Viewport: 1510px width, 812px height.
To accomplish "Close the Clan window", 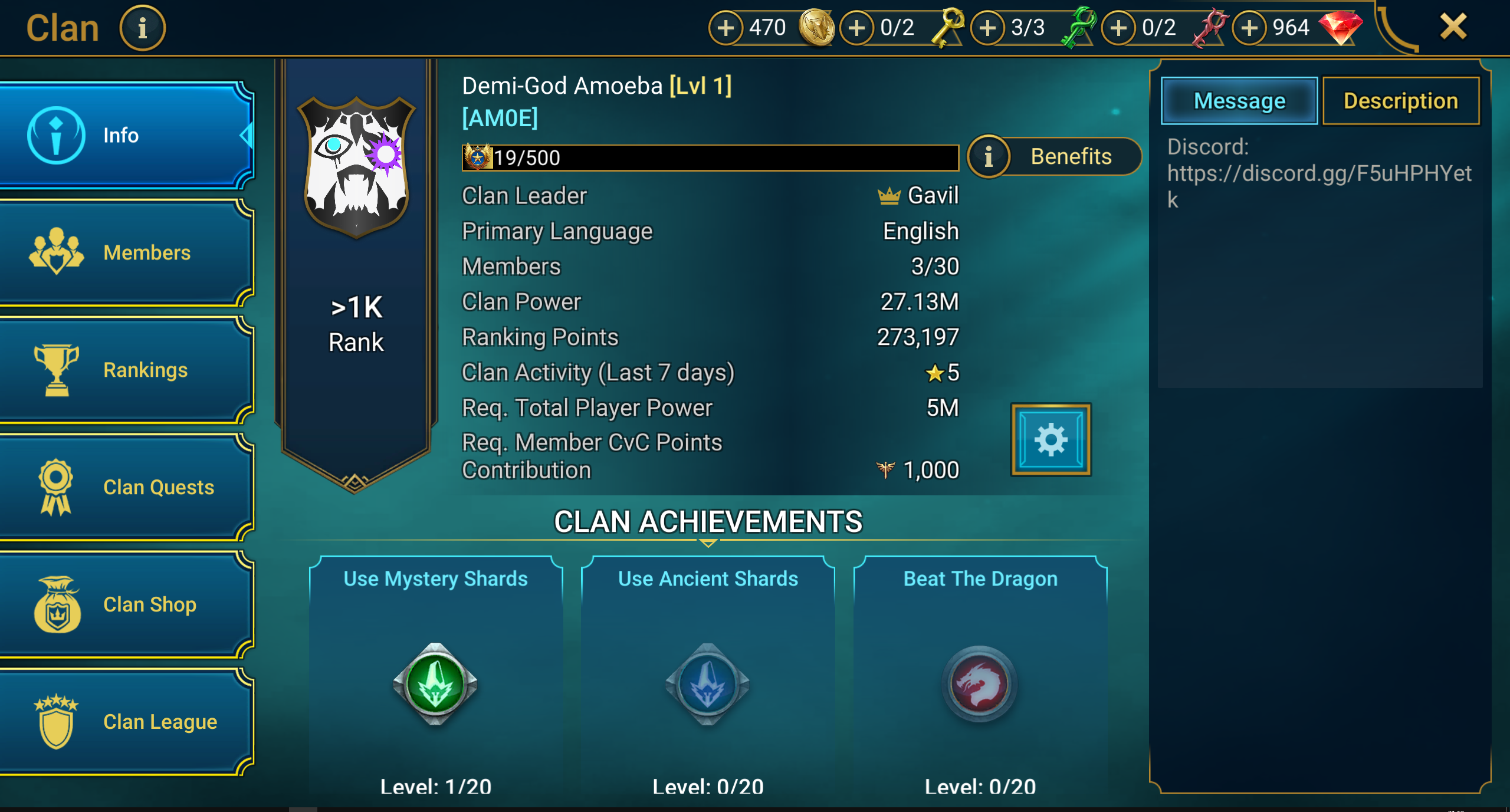I will [x=1453, y=27].
